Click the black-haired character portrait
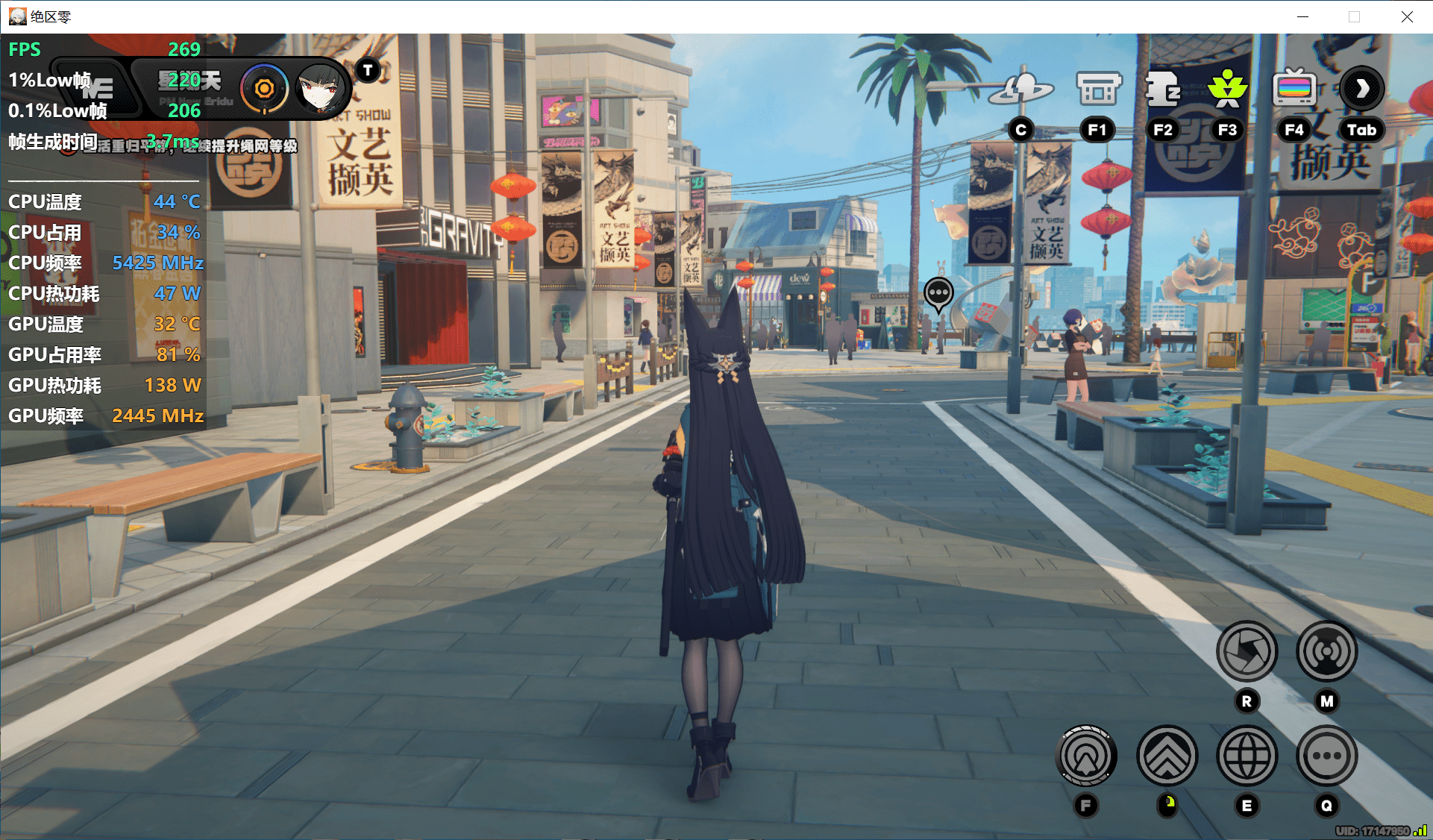 pyautogui.click(x=321, y=90)
